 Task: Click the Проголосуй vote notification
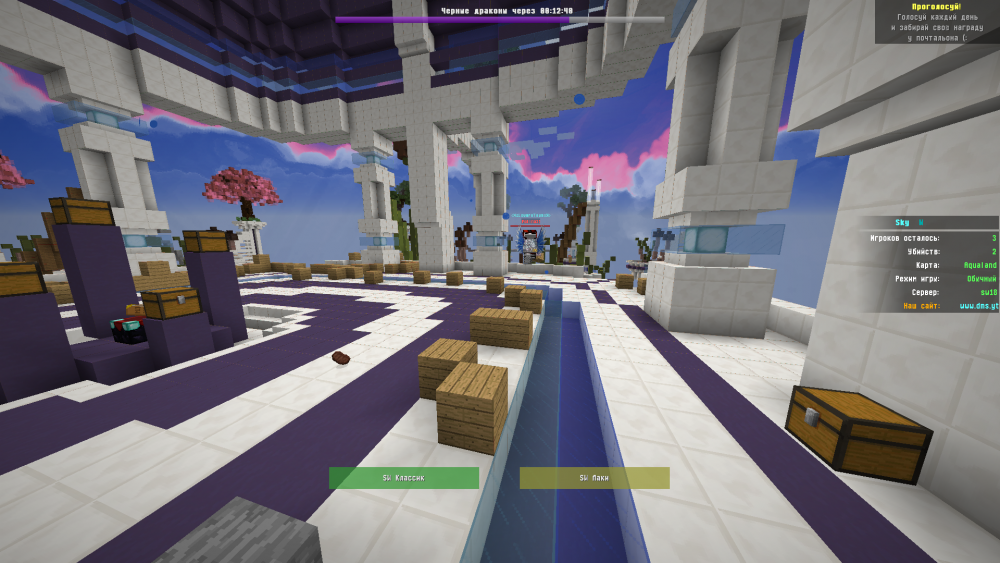[936, 22]
